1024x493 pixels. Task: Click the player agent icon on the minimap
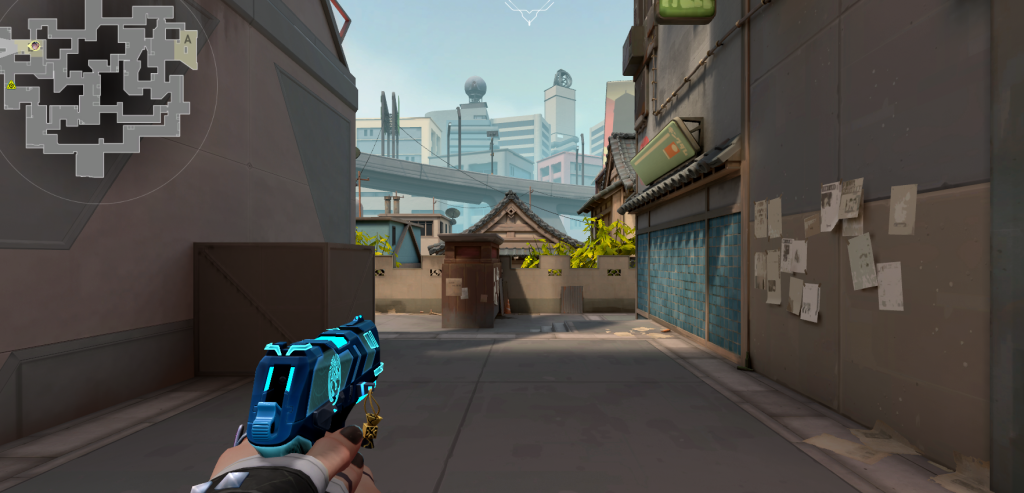tap(35, 46)
